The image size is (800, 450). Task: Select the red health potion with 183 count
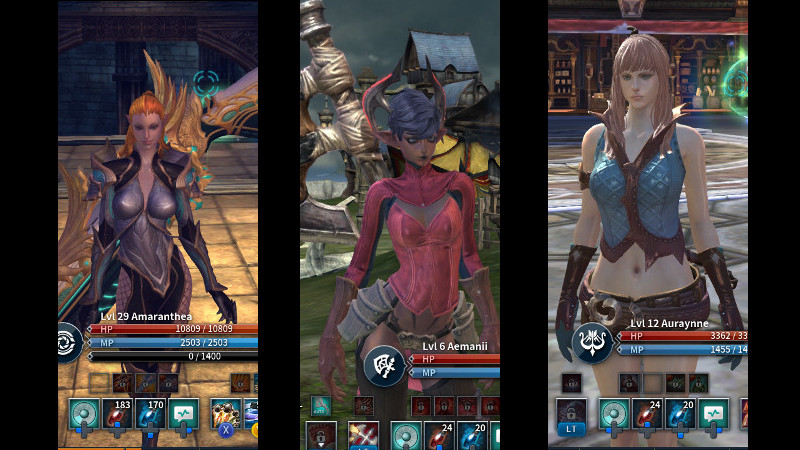pyautogui.click(x=117, y=414)
